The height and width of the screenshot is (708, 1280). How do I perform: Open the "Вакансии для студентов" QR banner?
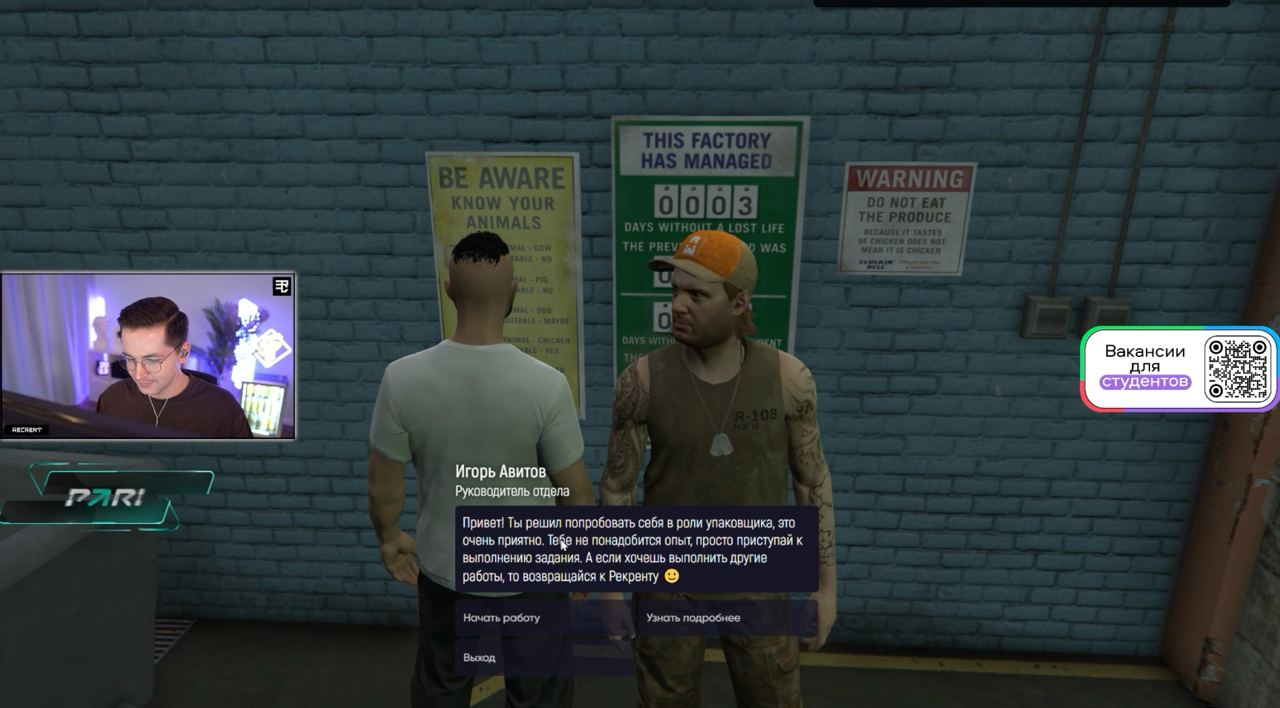tap(1180, 369)
